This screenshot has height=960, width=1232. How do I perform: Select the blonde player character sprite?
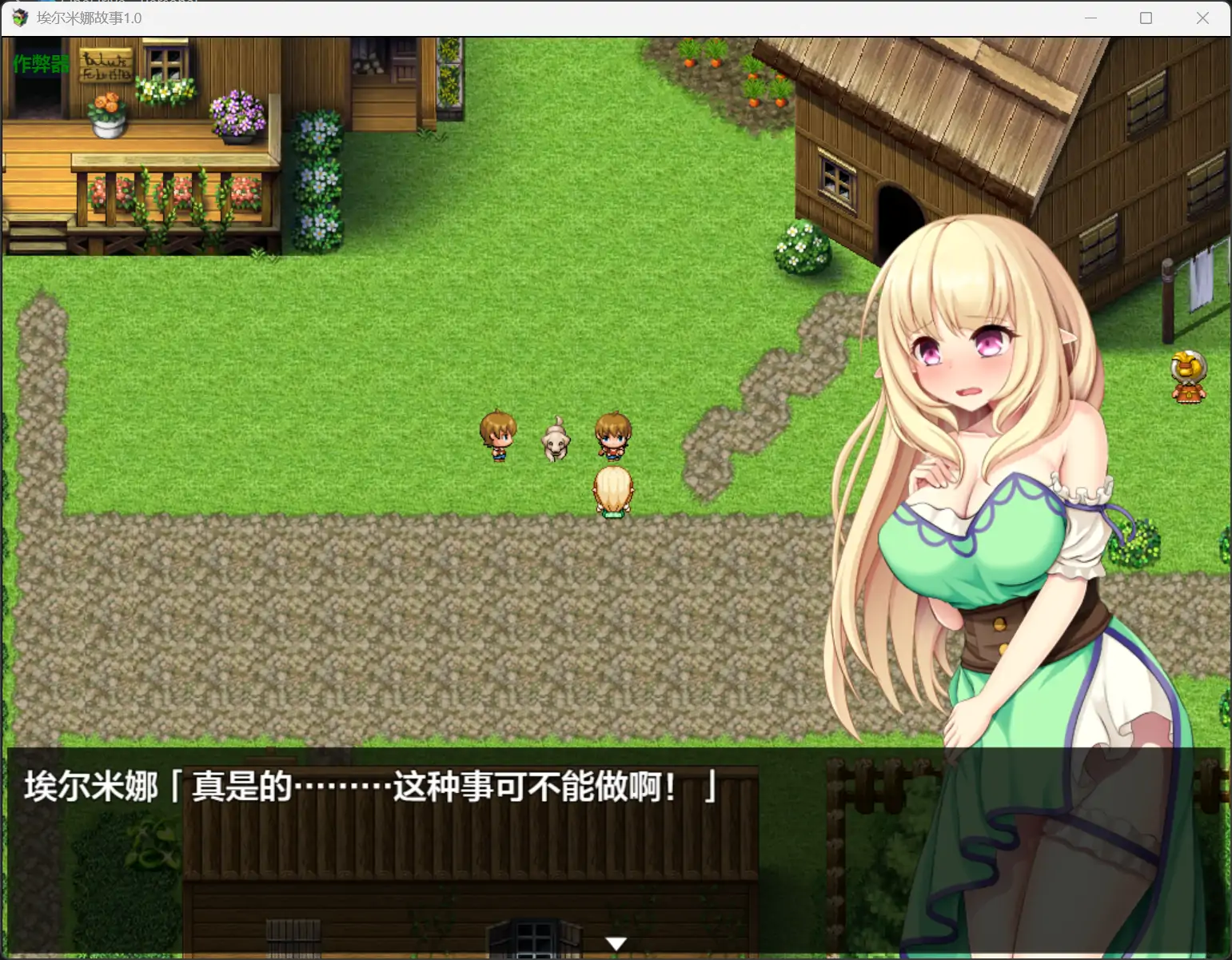pos(612,492)
